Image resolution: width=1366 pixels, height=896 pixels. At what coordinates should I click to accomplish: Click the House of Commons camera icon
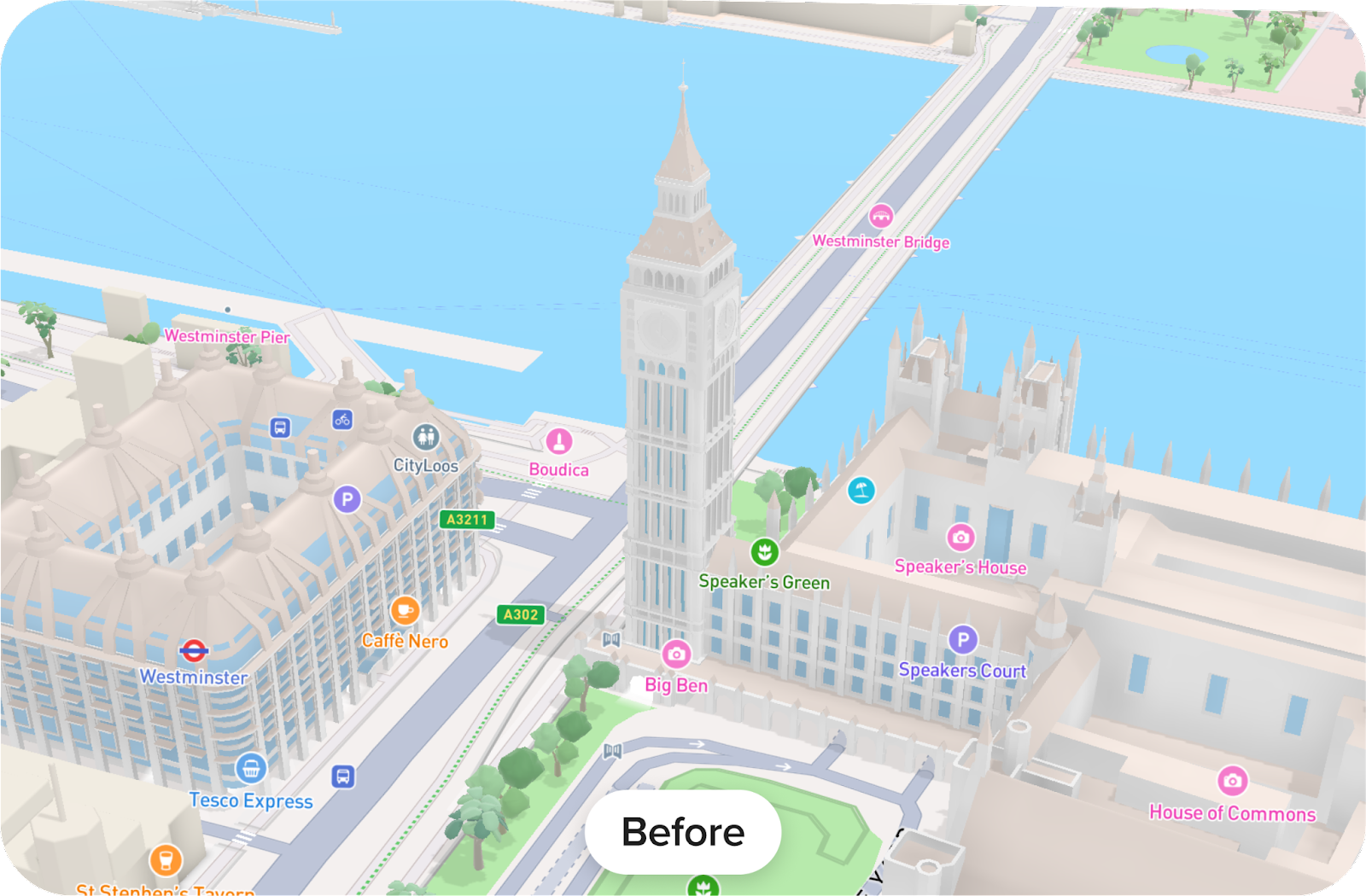pos(1233,781)
